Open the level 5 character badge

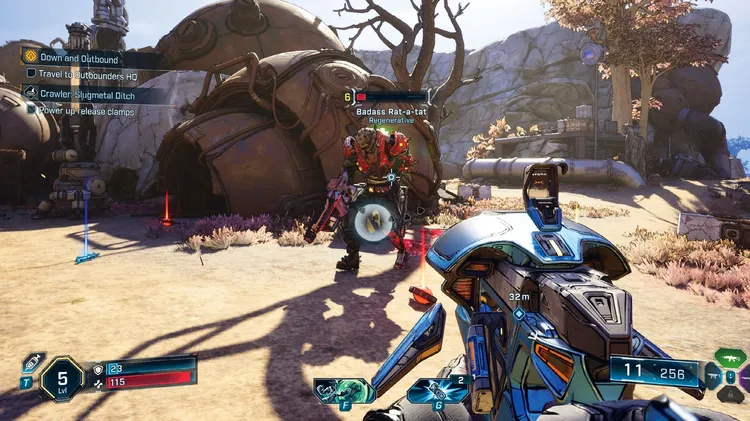tap(63, 379)
